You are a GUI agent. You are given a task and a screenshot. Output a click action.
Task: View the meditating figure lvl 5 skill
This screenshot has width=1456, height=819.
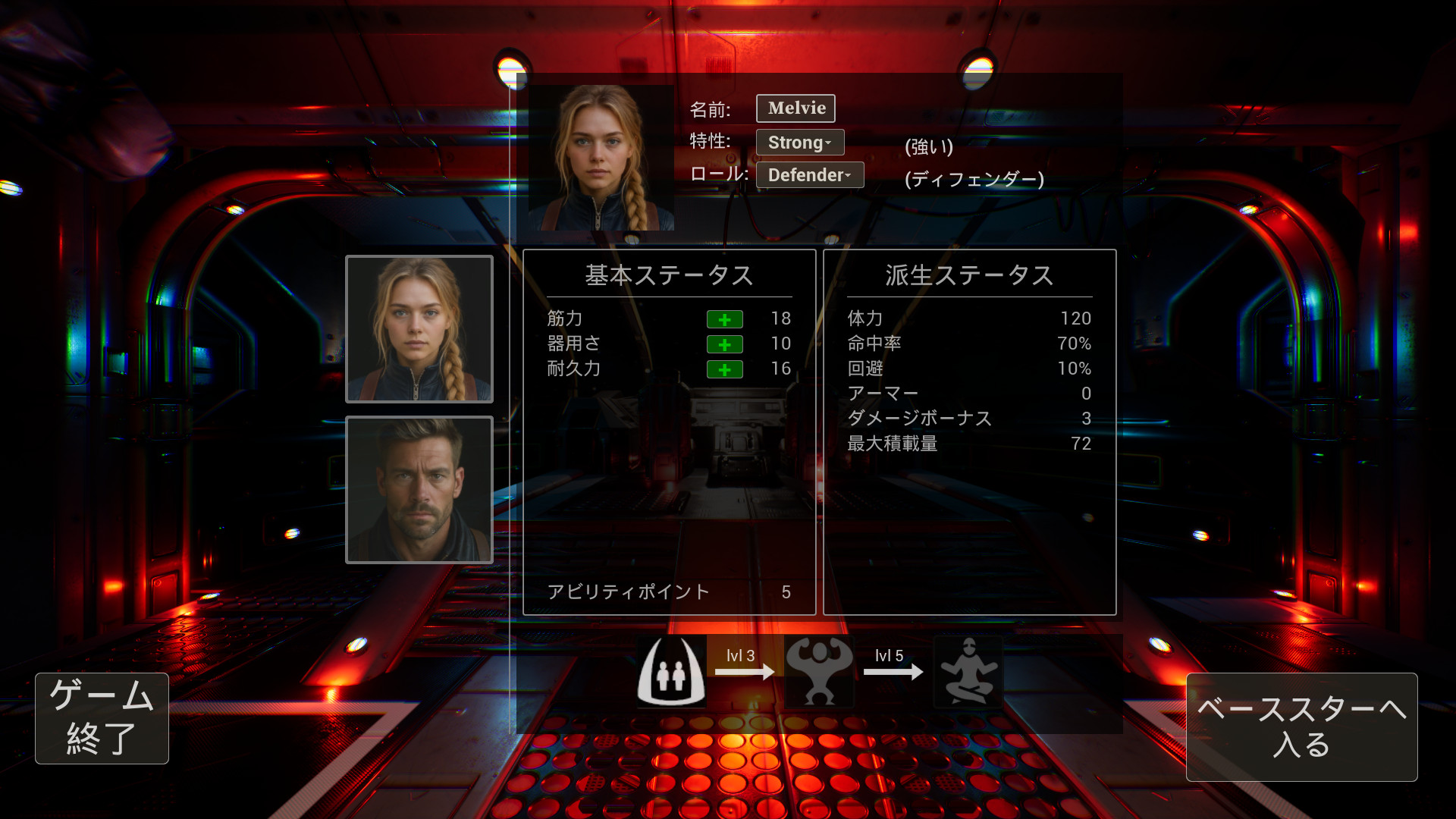(x=968, y=672)
